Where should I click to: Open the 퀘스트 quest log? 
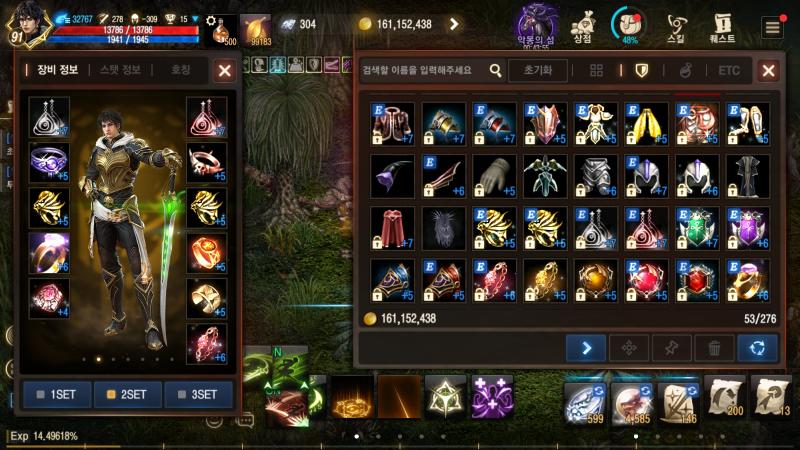722,24
